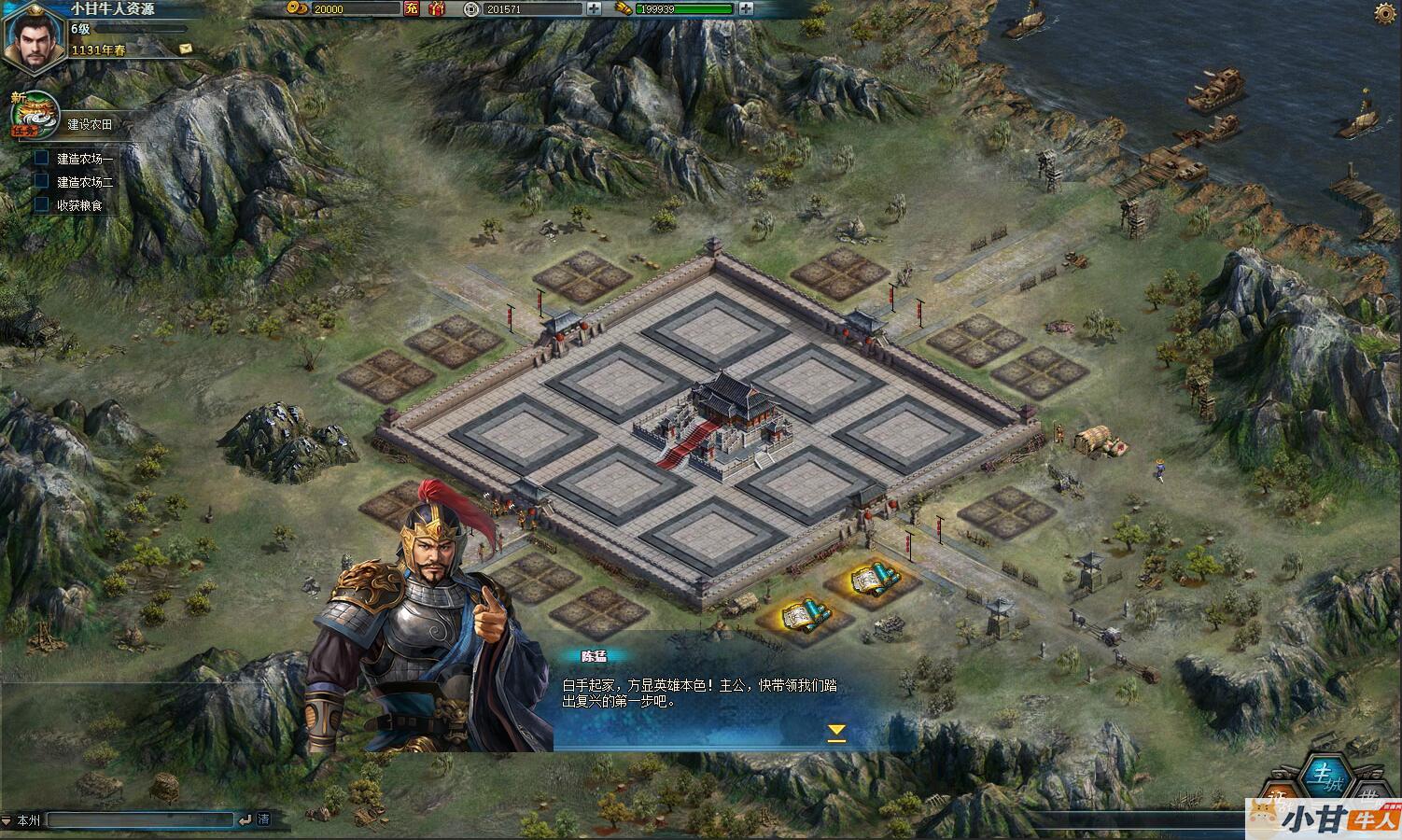Add grain with the plus button
The image size is (1402, 840).
(x=746, y=8)
